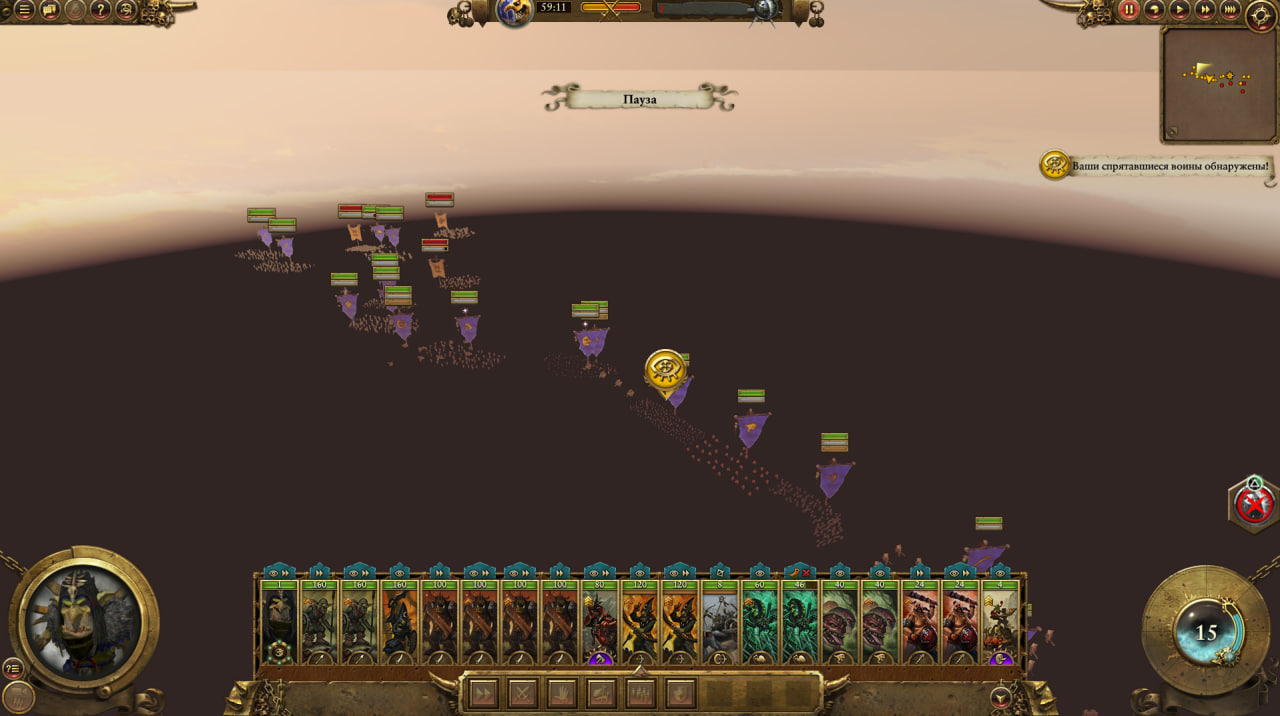Select the general's unit card
The image size is (1280, 716).
pos(279,622)
